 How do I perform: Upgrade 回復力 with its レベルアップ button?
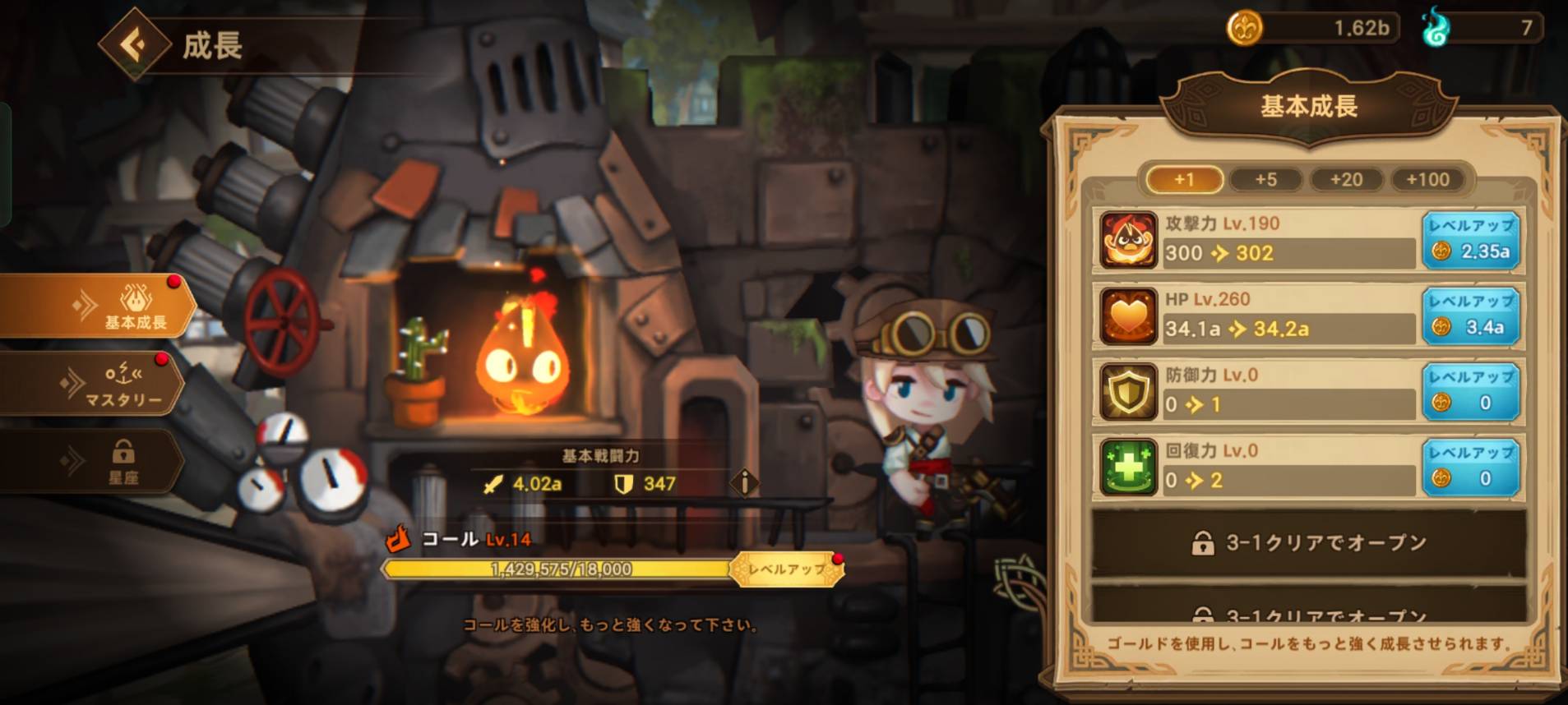tap(1470, 468)
